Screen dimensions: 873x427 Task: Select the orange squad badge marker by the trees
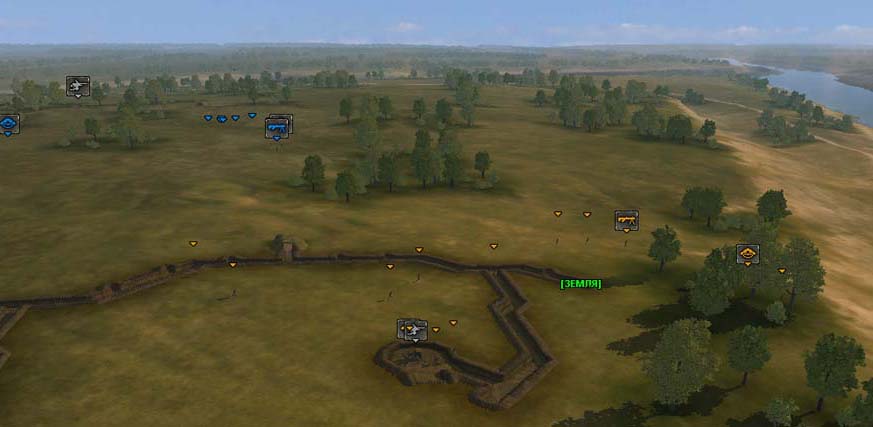point(747,253)
